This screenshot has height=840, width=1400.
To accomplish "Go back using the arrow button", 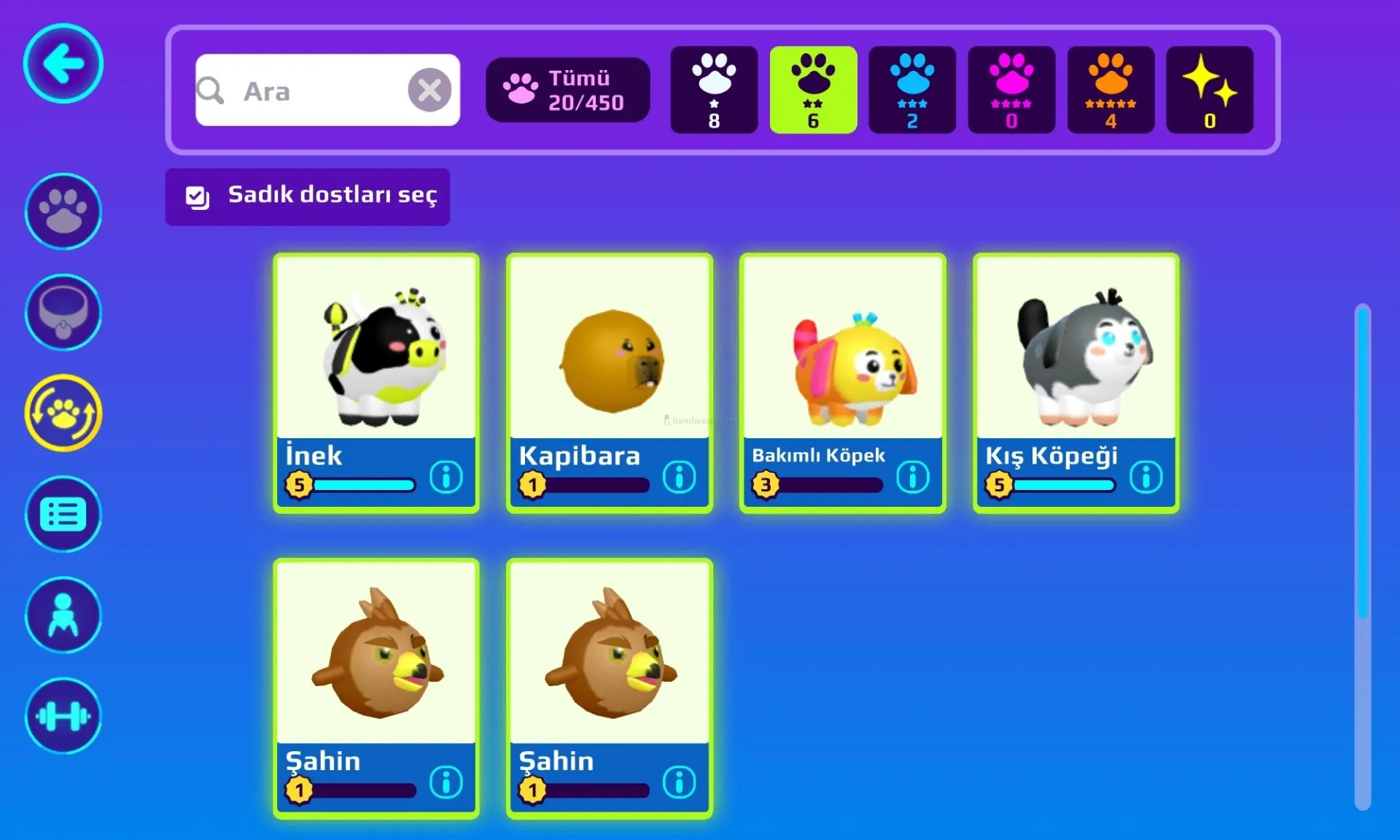I will (x=63, y=64).
